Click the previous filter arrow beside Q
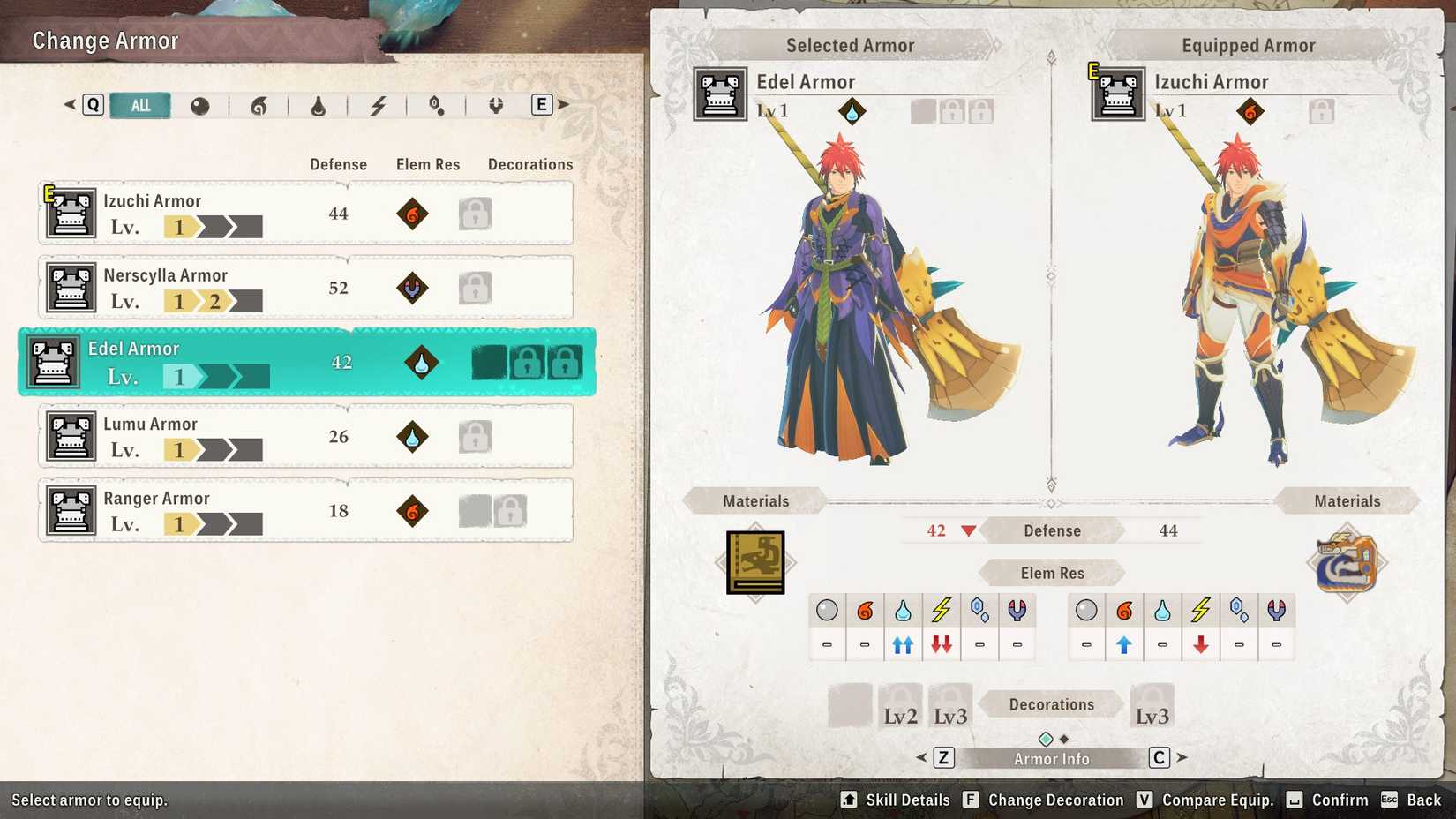Image resolution: width=1456 pixels, height=819 pixels. click(68, 103)
